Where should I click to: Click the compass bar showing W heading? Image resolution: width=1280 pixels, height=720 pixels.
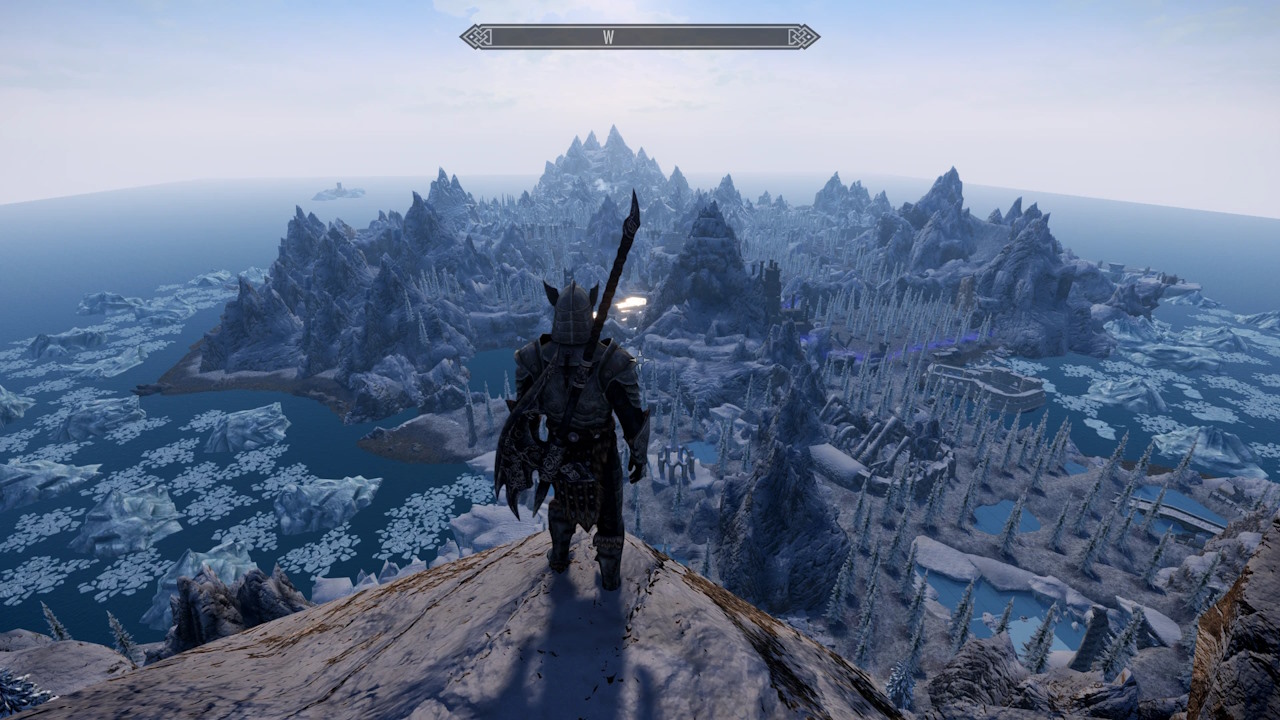point(639,37)
